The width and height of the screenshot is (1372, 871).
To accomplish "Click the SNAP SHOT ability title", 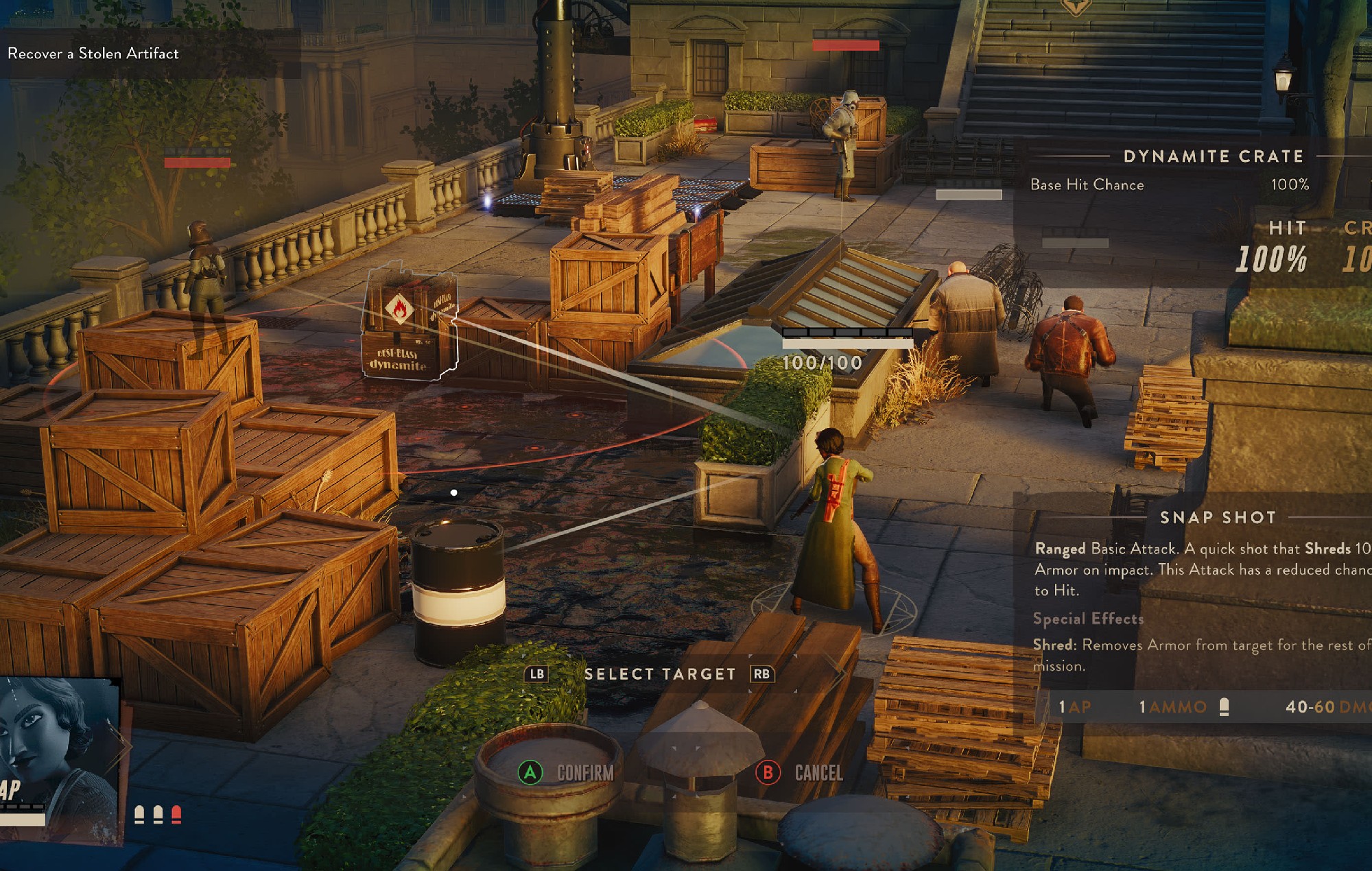I will 1218,518.
